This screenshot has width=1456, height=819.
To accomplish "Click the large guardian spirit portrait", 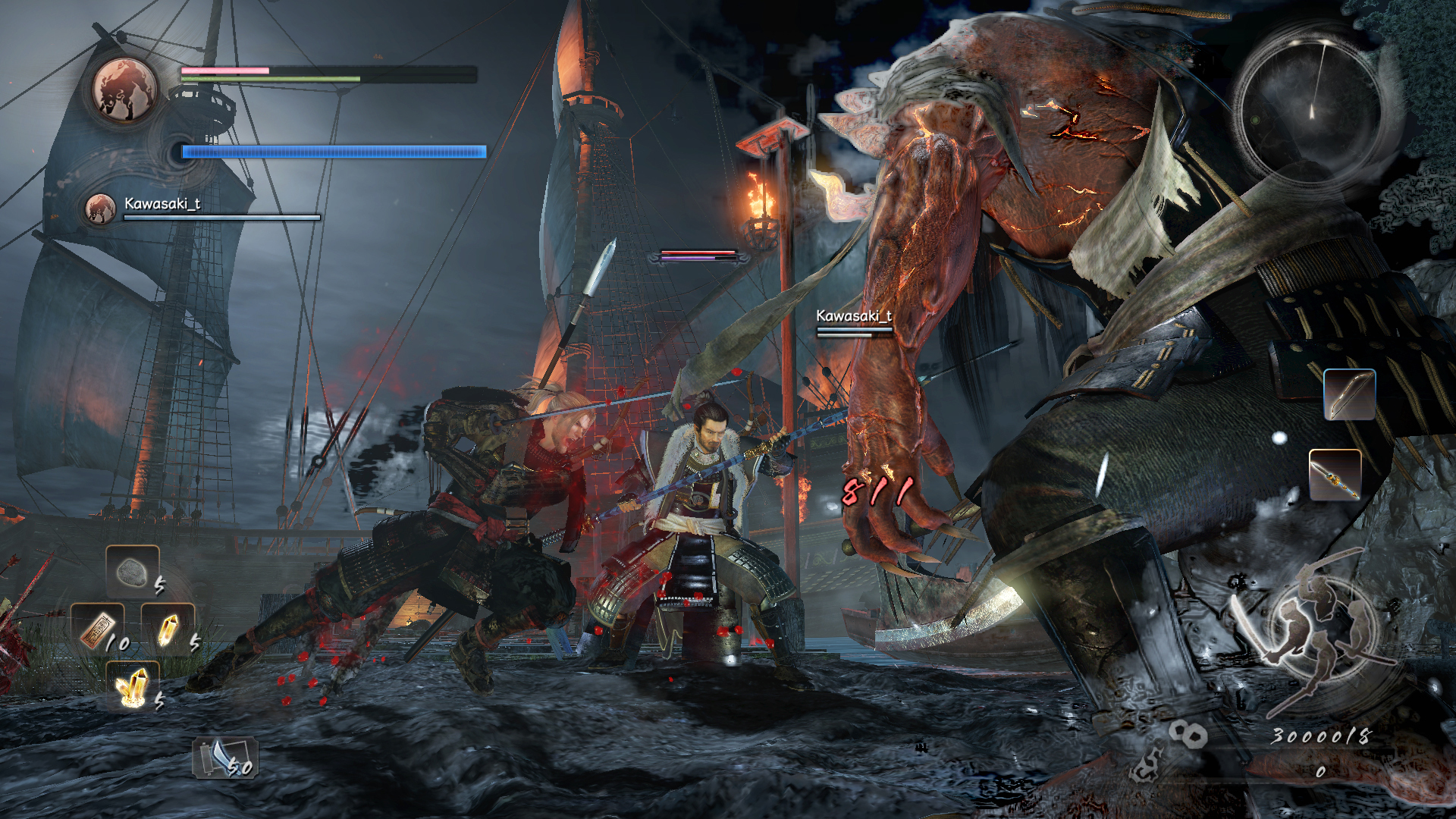I will point(125,89).
